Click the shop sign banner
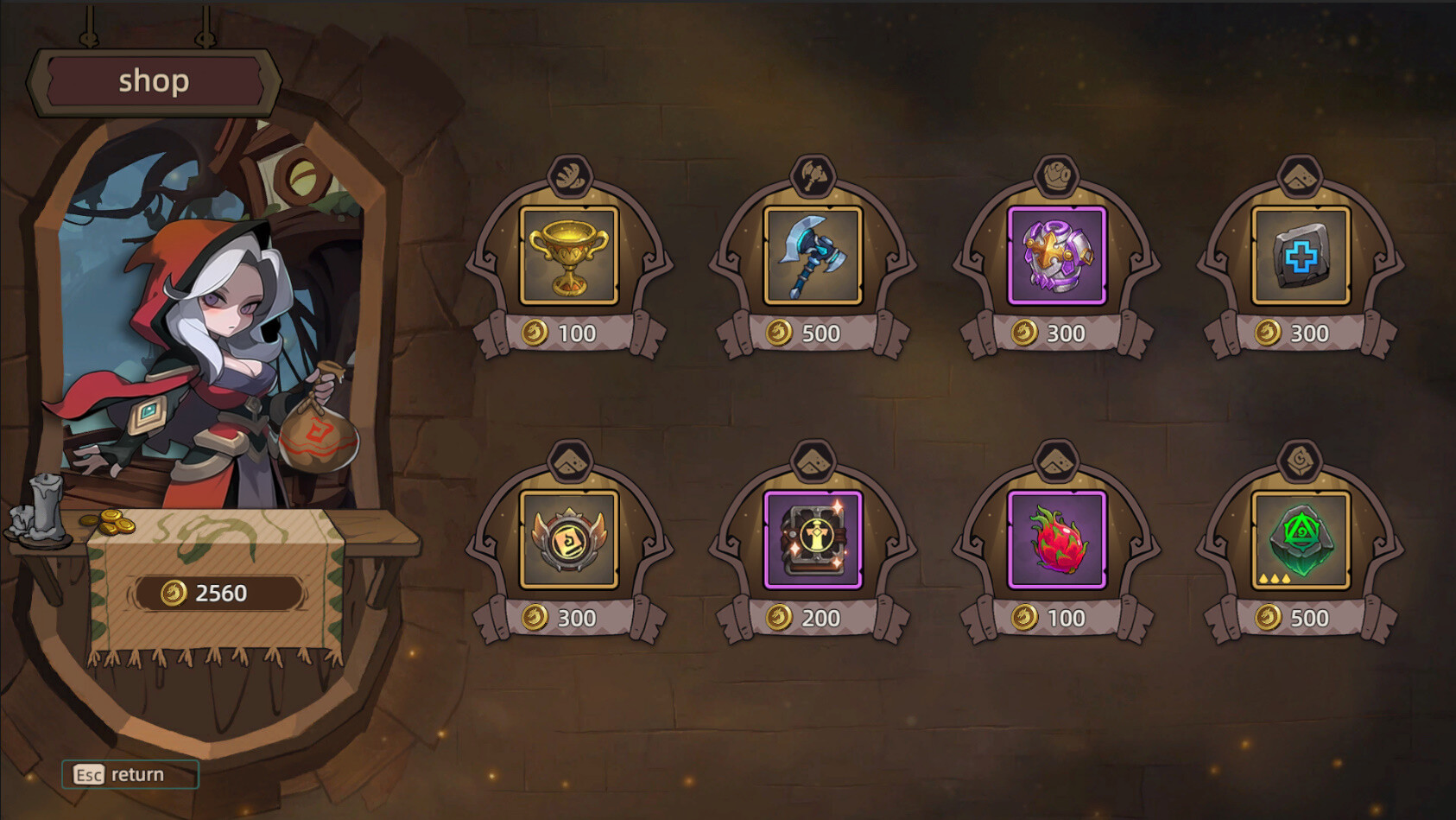 tap(154, 81)
